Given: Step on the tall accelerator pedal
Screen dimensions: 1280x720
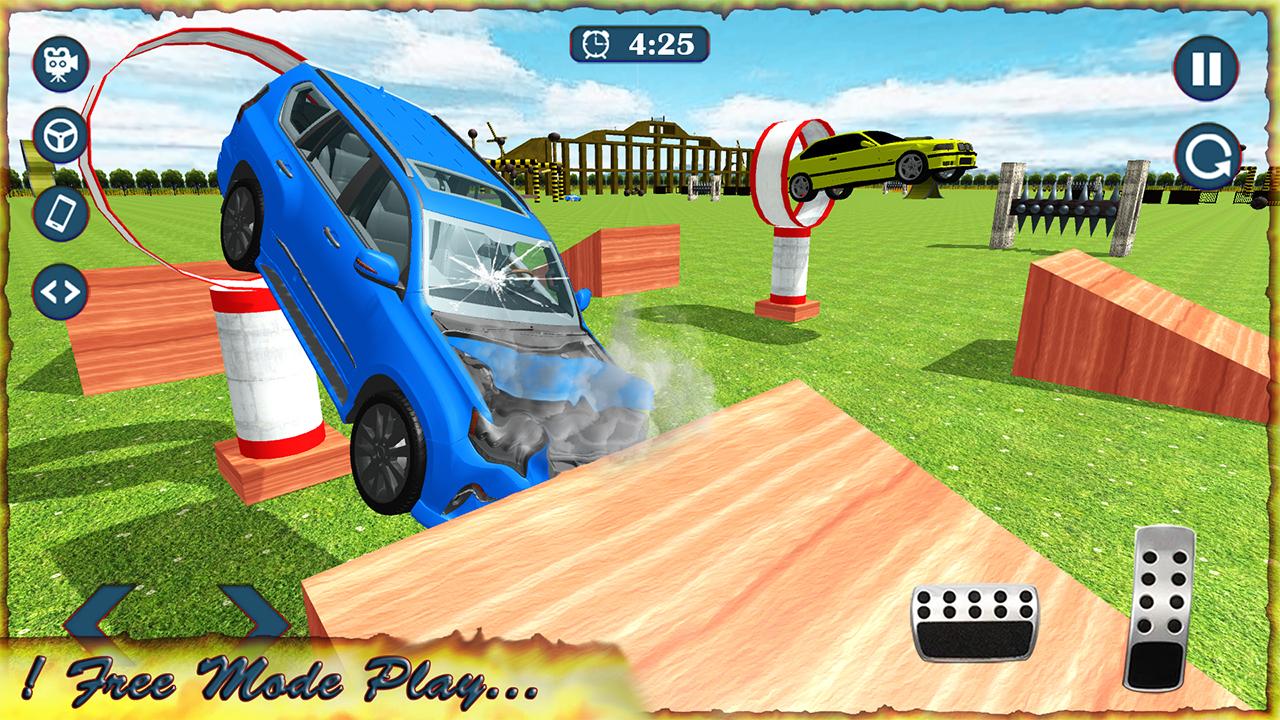Looking at the screenshot, I should tap(1161, 607).
